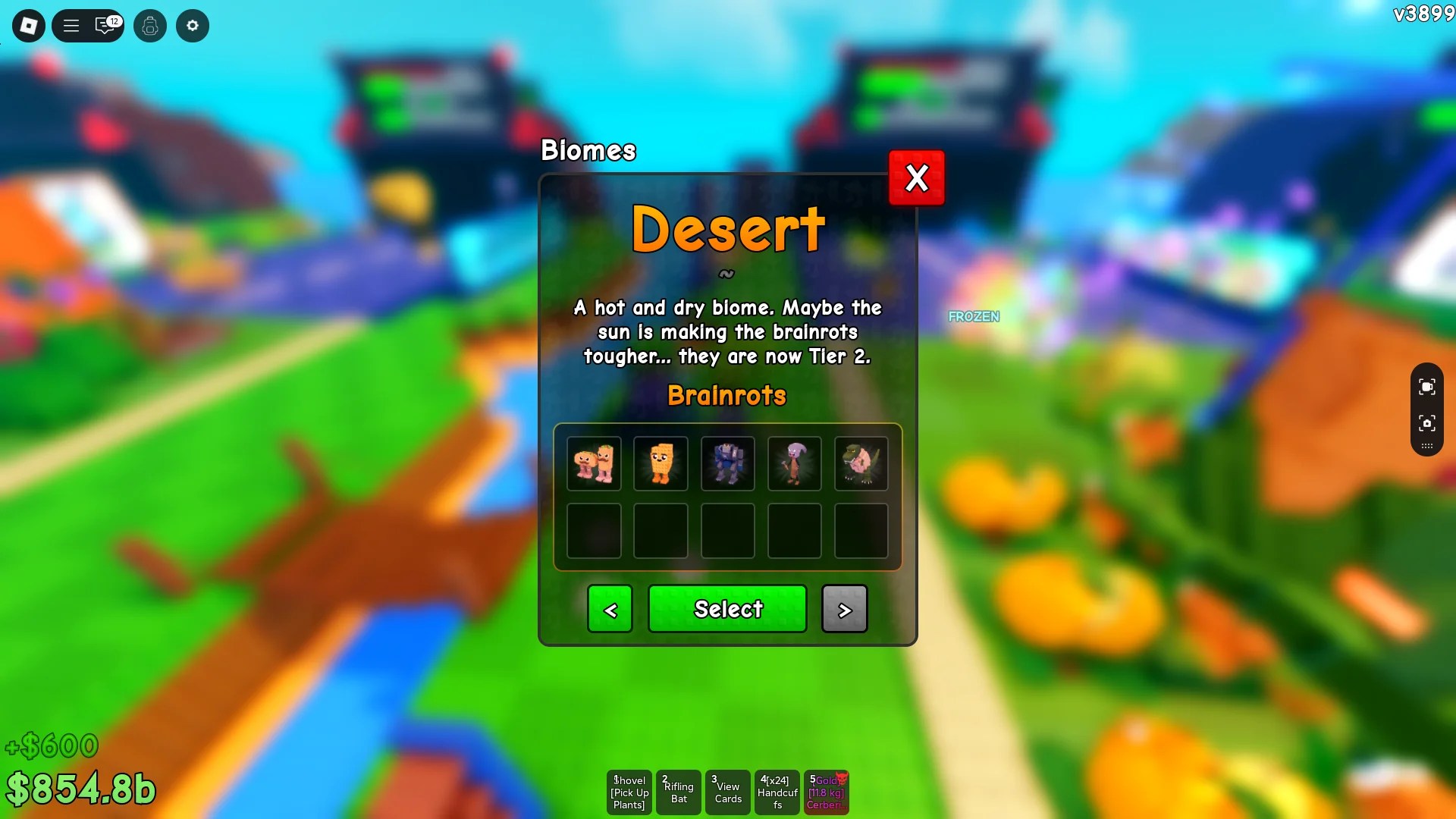Select the first brainrot thumbnail in Desert biome
1456x819 pixels.
[x=594, y=463]
